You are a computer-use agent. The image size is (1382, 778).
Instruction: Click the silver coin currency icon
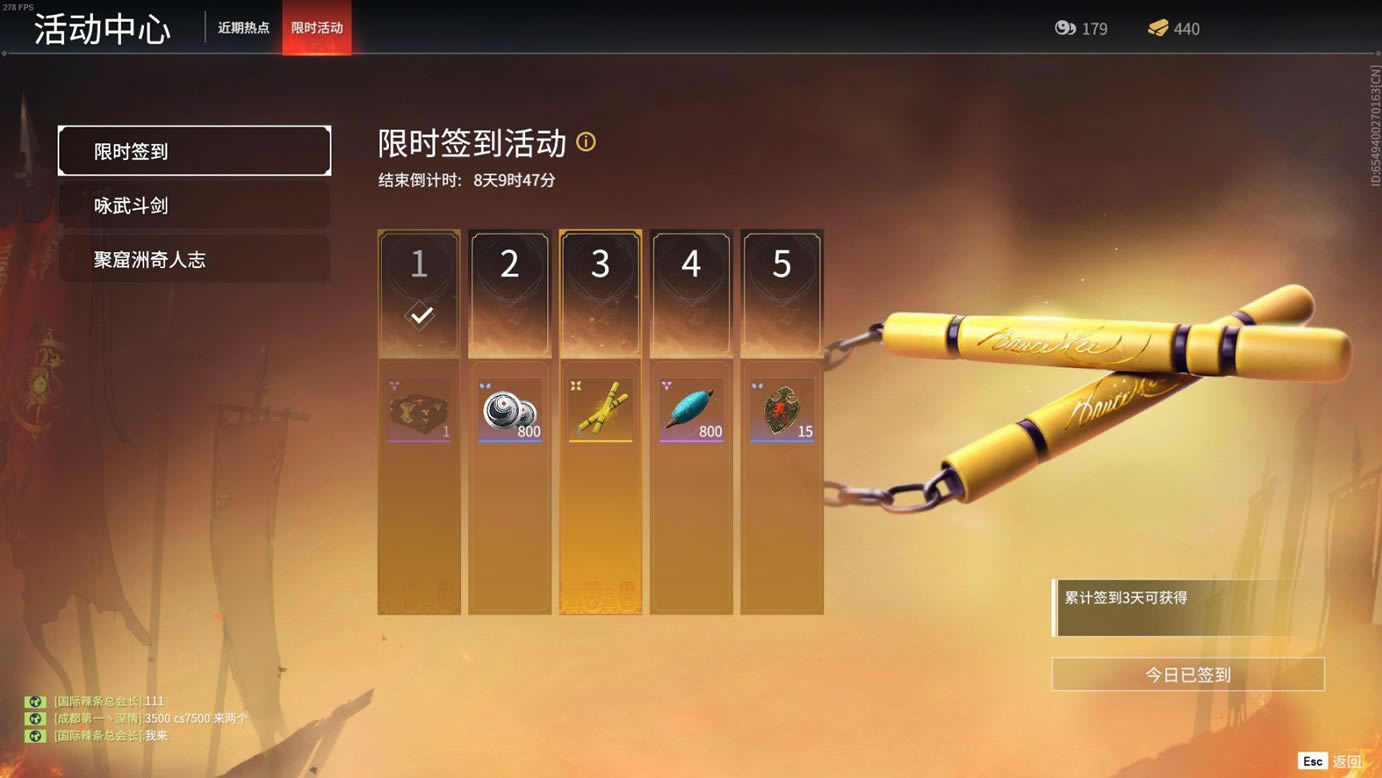1065,28
